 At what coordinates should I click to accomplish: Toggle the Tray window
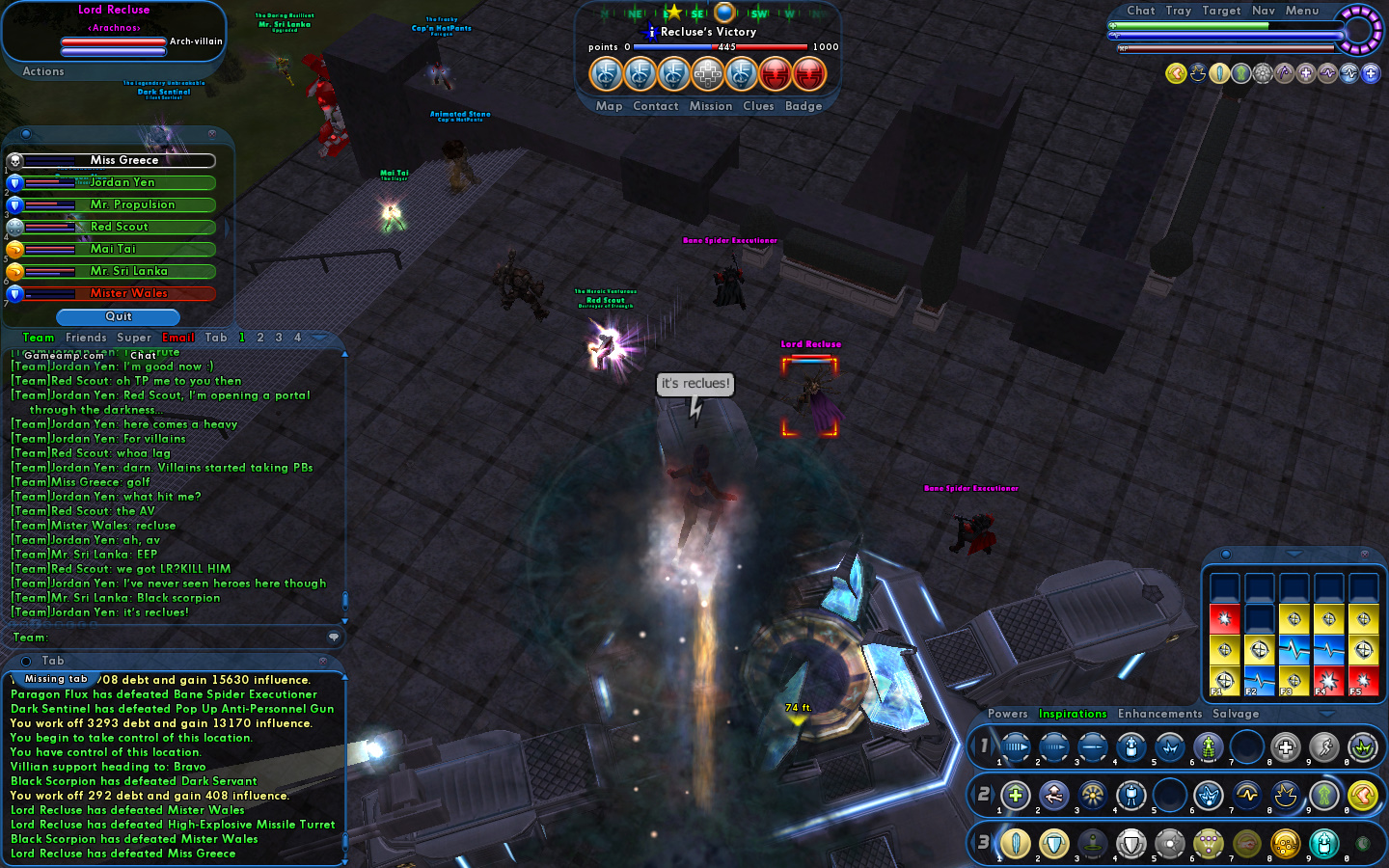coord(1178,11)
